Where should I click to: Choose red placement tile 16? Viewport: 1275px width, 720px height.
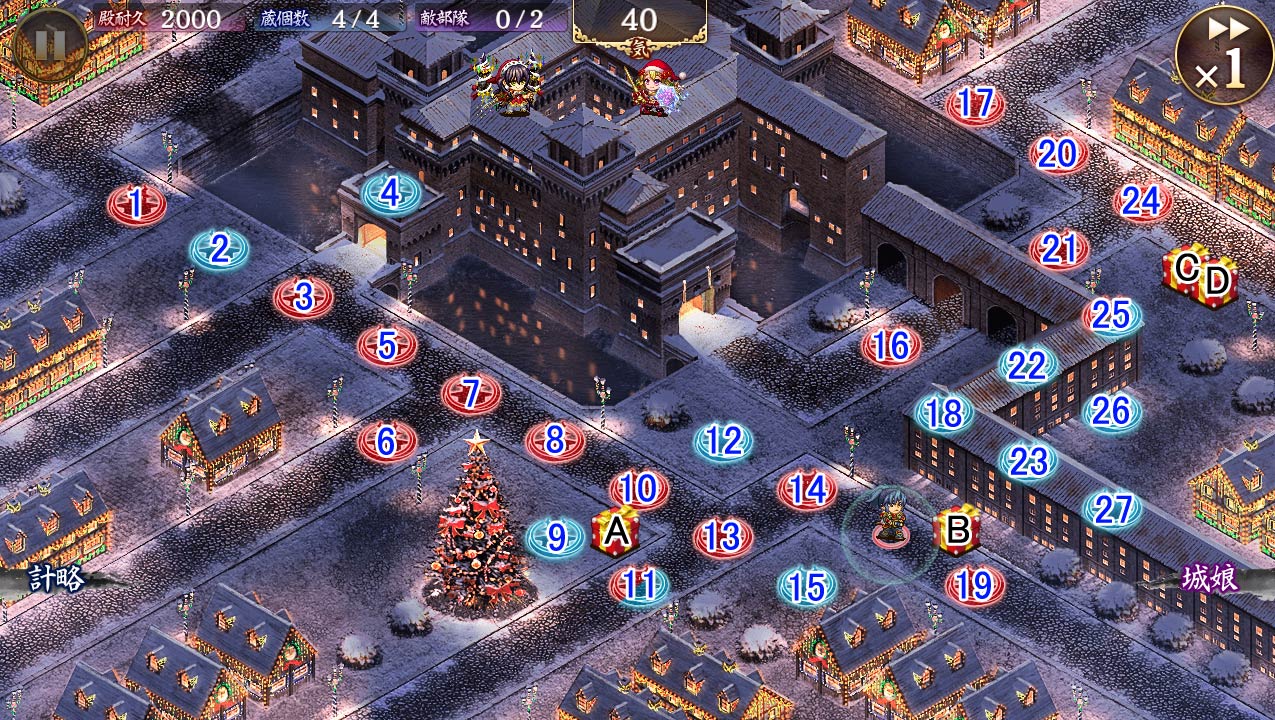coord(890,346)
